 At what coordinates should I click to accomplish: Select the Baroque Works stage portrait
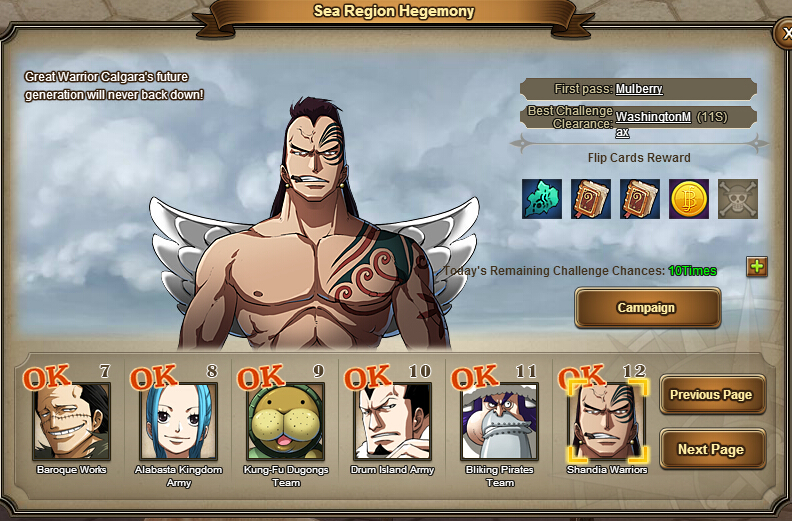(x=71, y=421)
